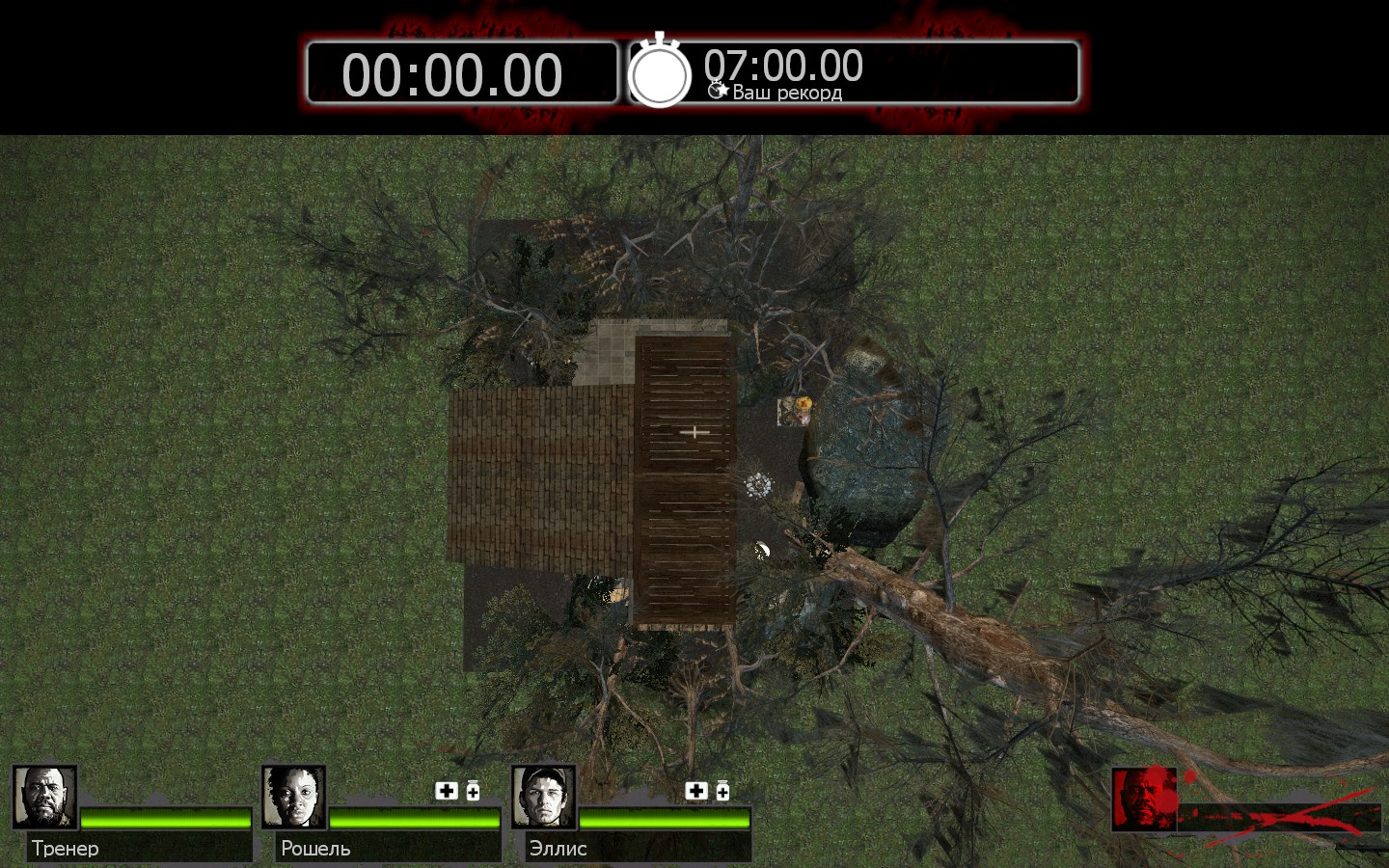
Task: Select Рошель's first aid kit icon
Action: point(447,791)
